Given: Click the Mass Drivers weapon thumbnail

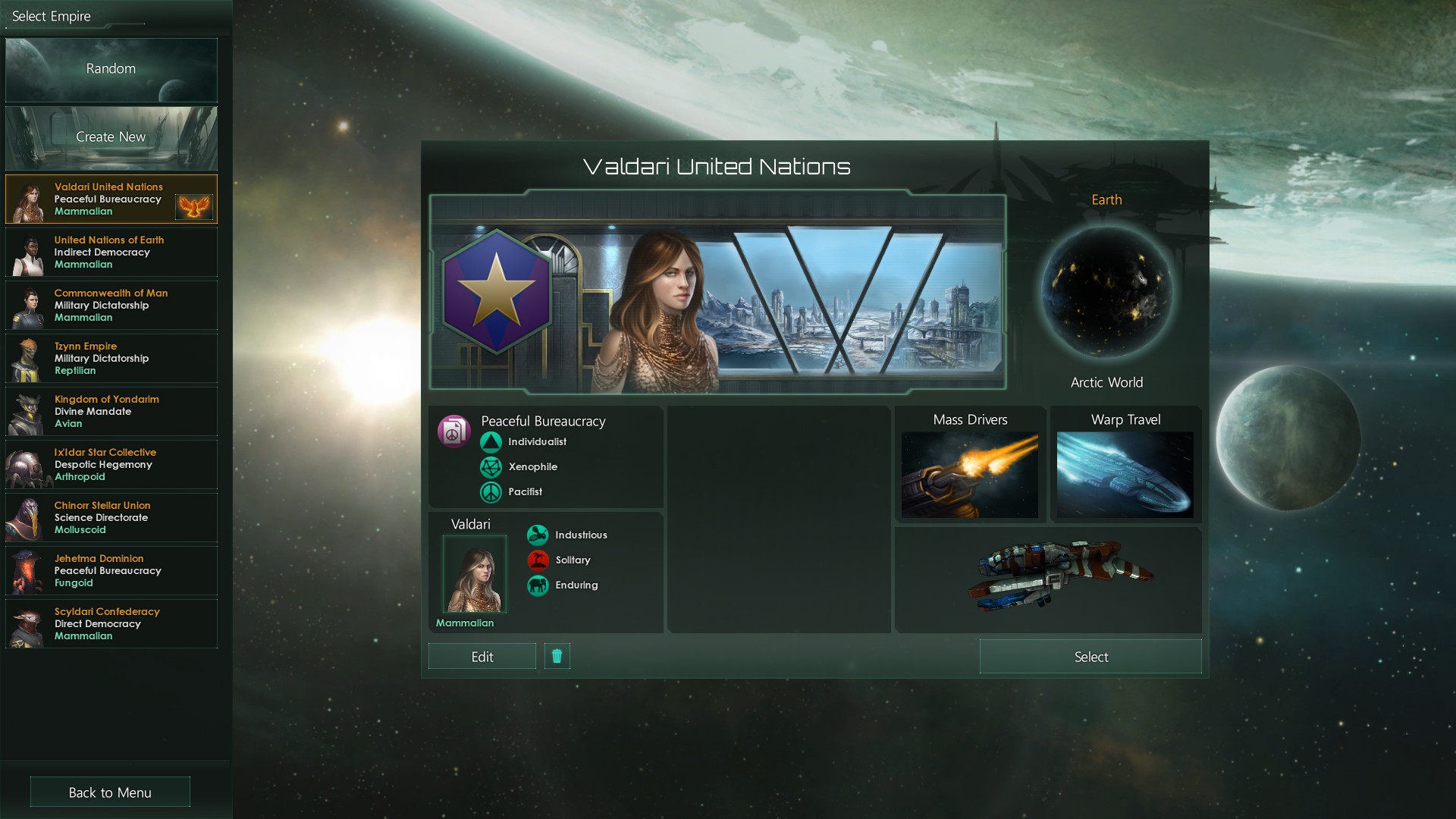Looking at the screenshot, I should 969,475.
